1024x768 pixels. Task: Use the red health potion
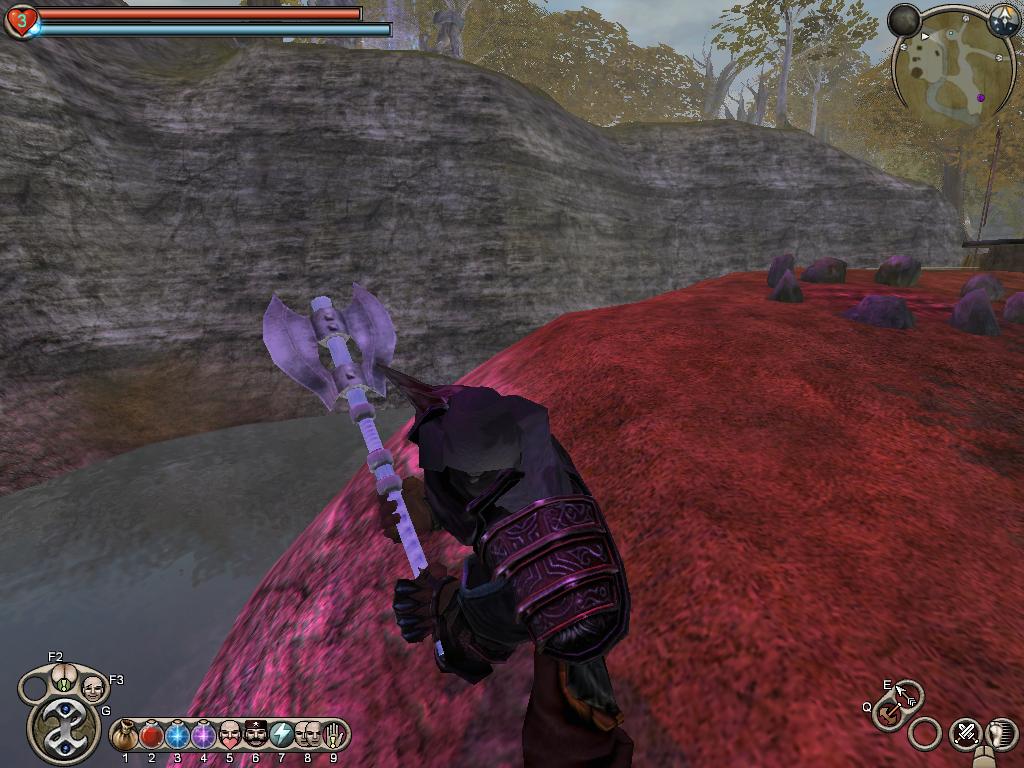(x=152, y=736)
